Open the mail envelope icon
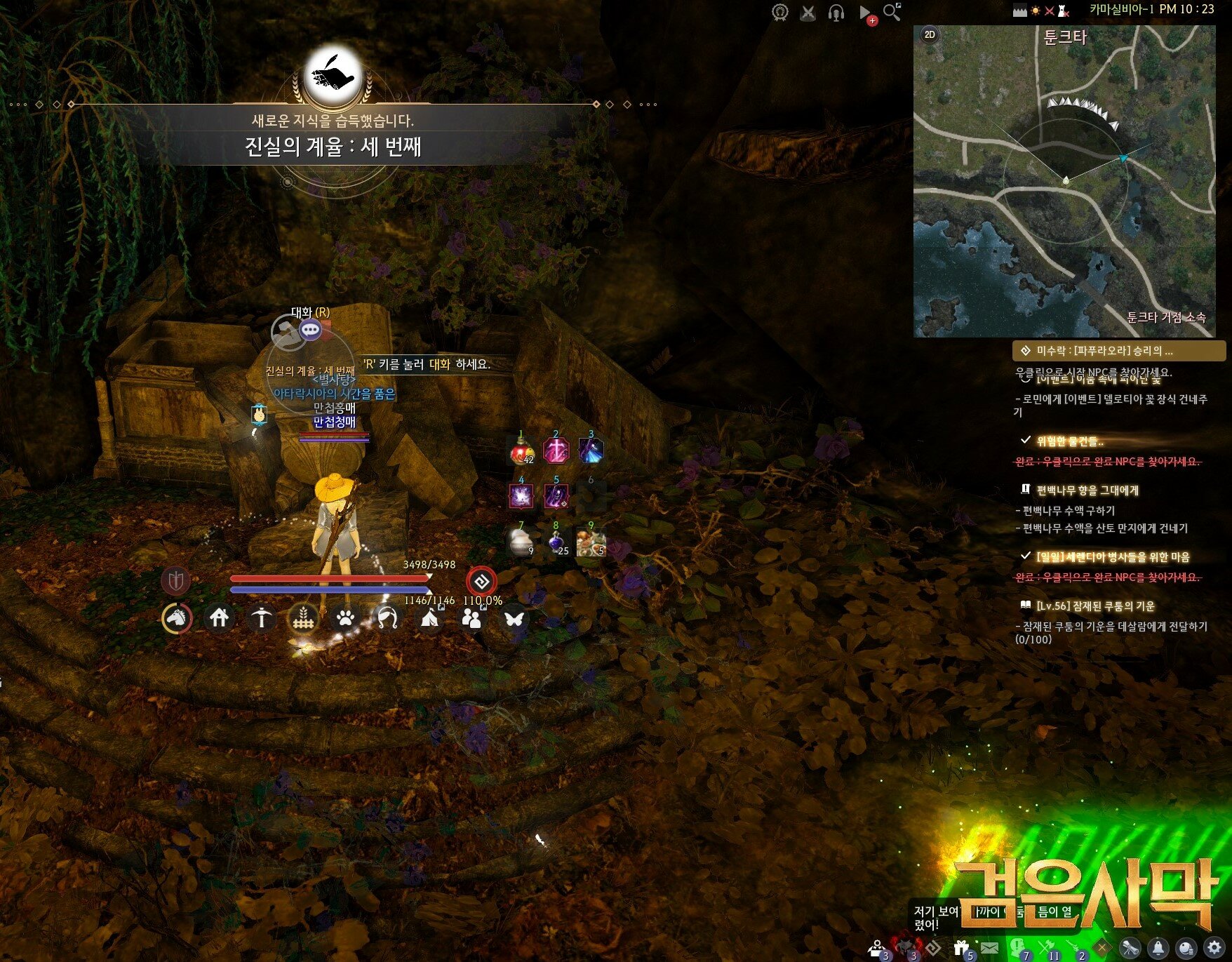The width and height of the screenshot is (1232, 962). pos(989,948)
